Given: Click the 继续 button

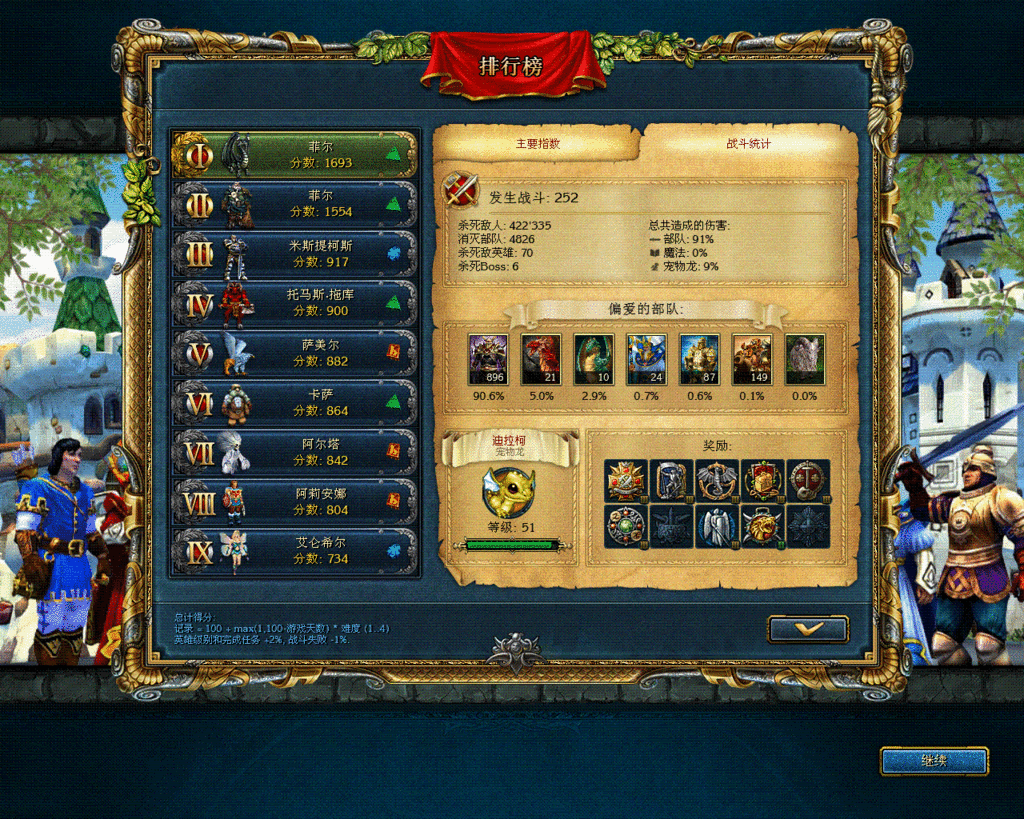Looking at the screenshot, I should coord(934,761).
